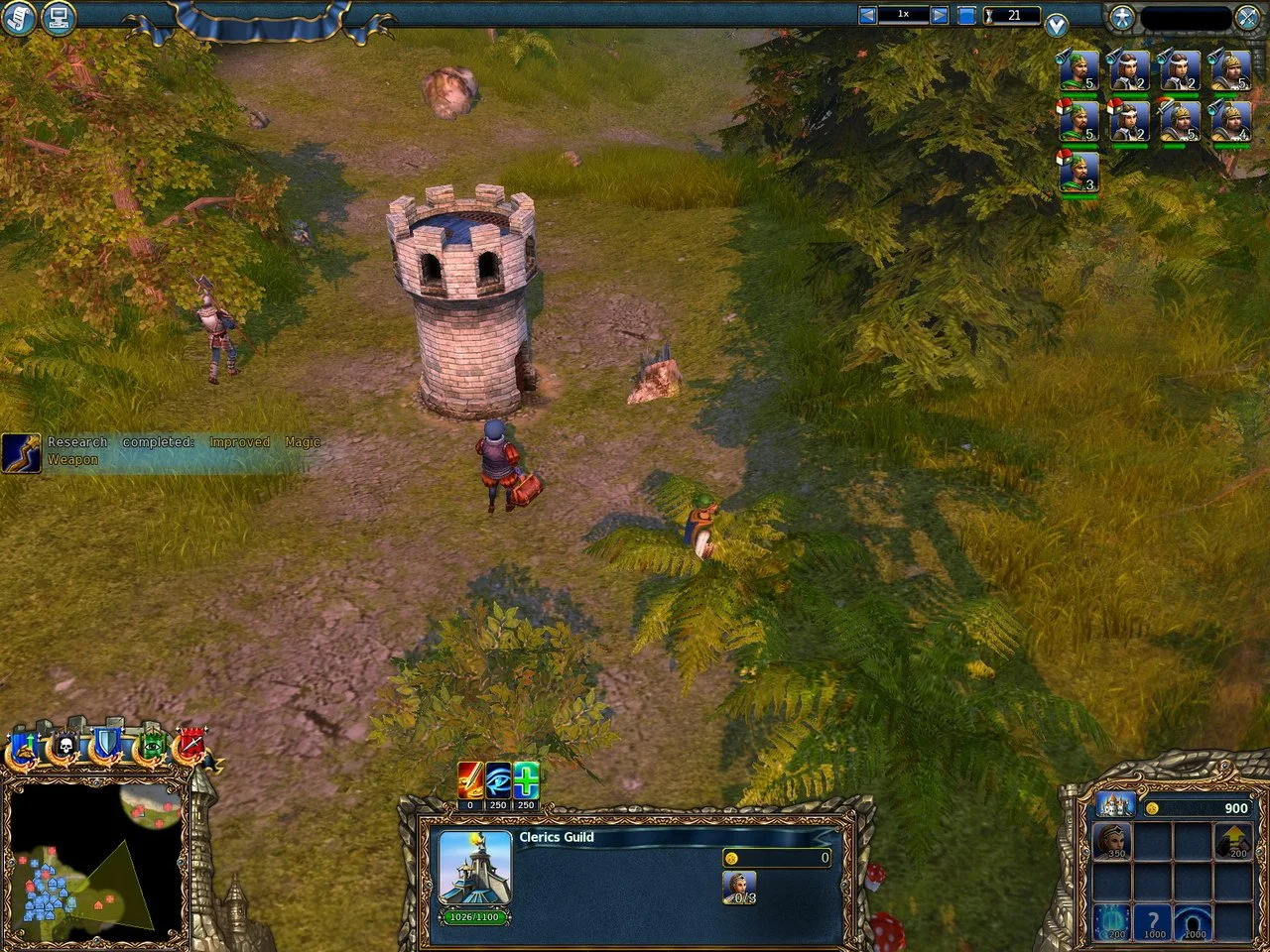1270x952 pixels.
Task: Click the question mark spell costing 1000
Action: coord(1154,924)
